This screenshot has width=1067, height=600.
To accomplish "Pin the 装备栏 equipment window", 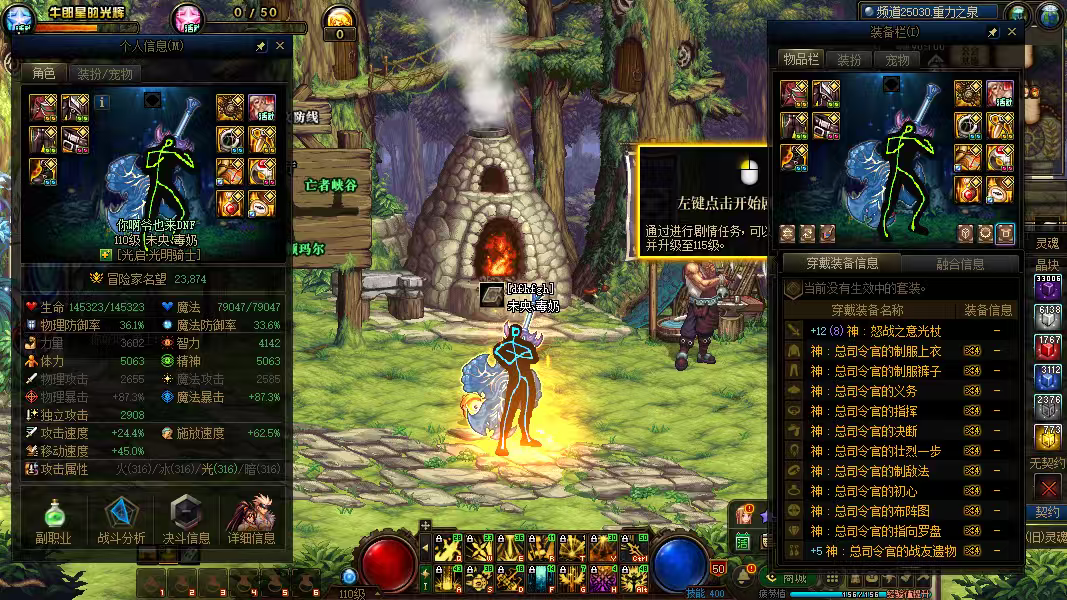I will pyautogui.click(x=993, y=33).
